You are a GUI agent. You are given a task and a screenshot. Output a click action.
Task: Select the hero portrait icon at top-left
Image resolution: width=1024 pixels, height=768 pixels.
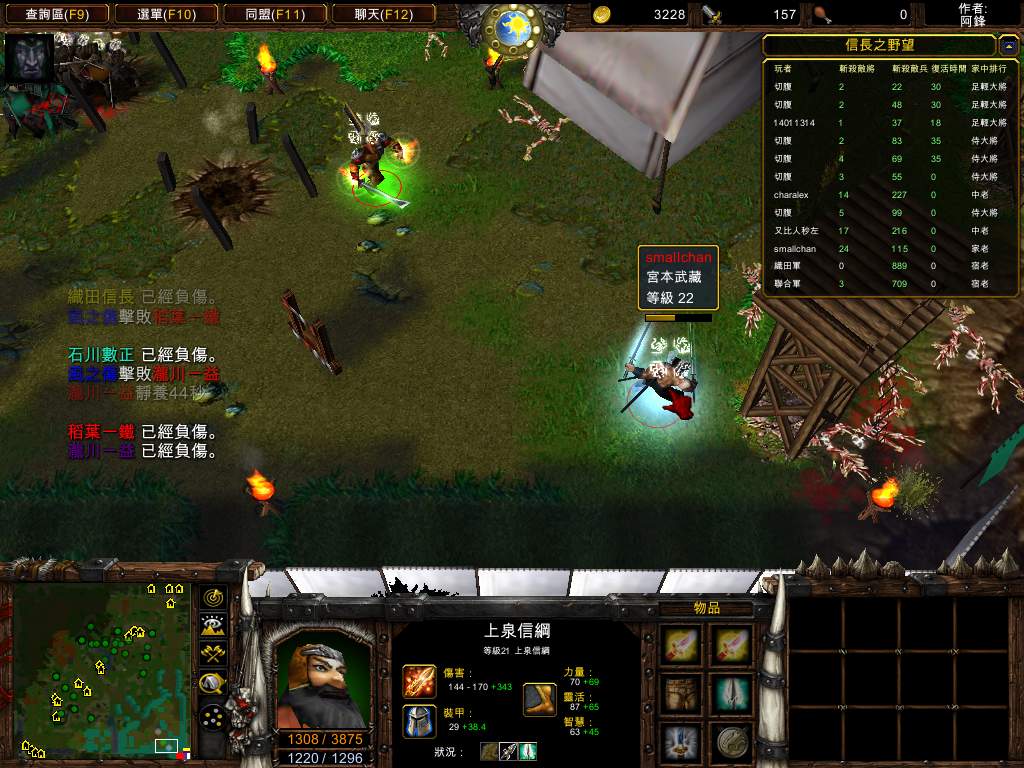pyautogui.click(x=29, y=58)
